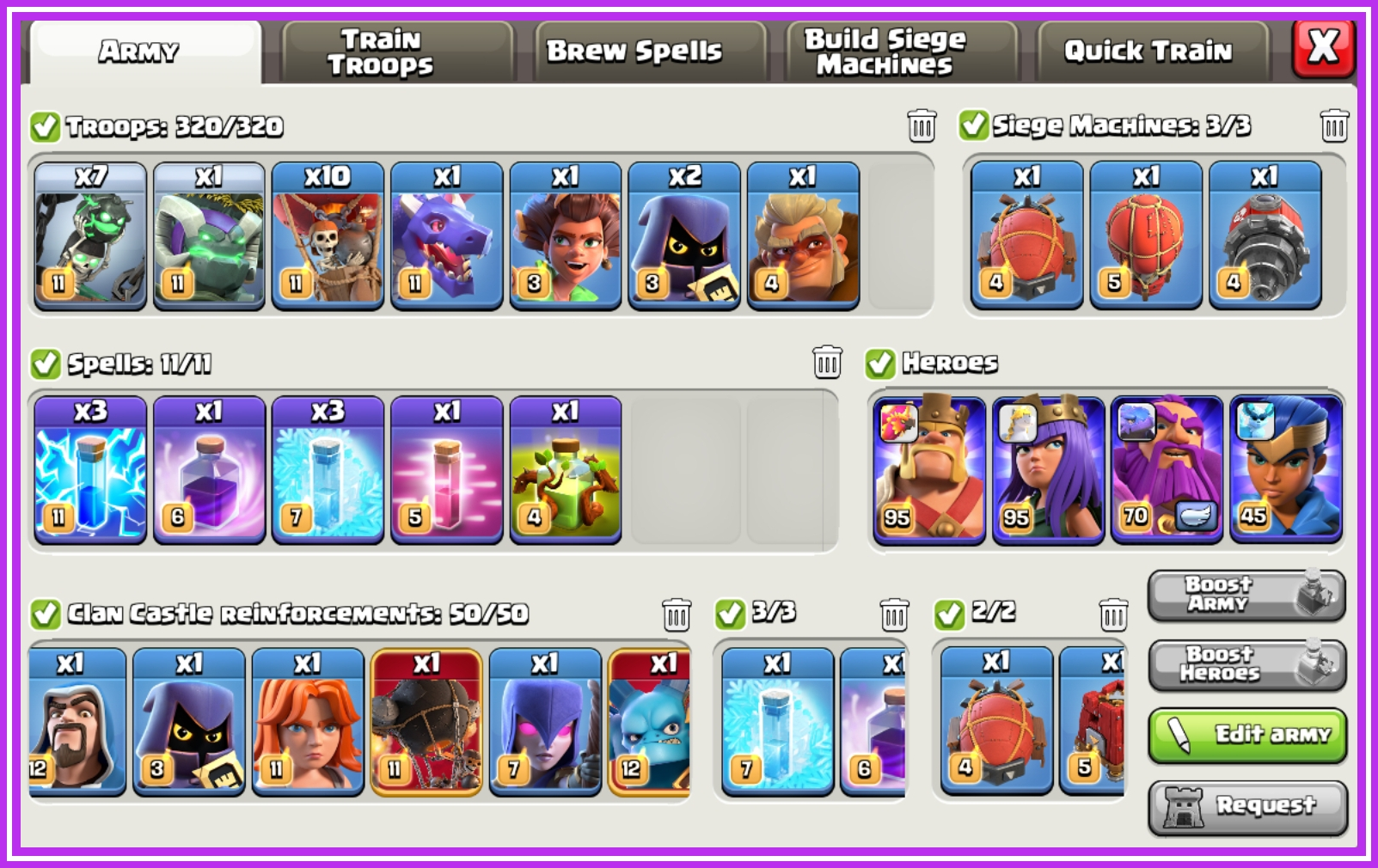Tap the Archer Queen hero portrait
The image size is (1378, 868).
pyautogui.click(x=1050, y=468)
